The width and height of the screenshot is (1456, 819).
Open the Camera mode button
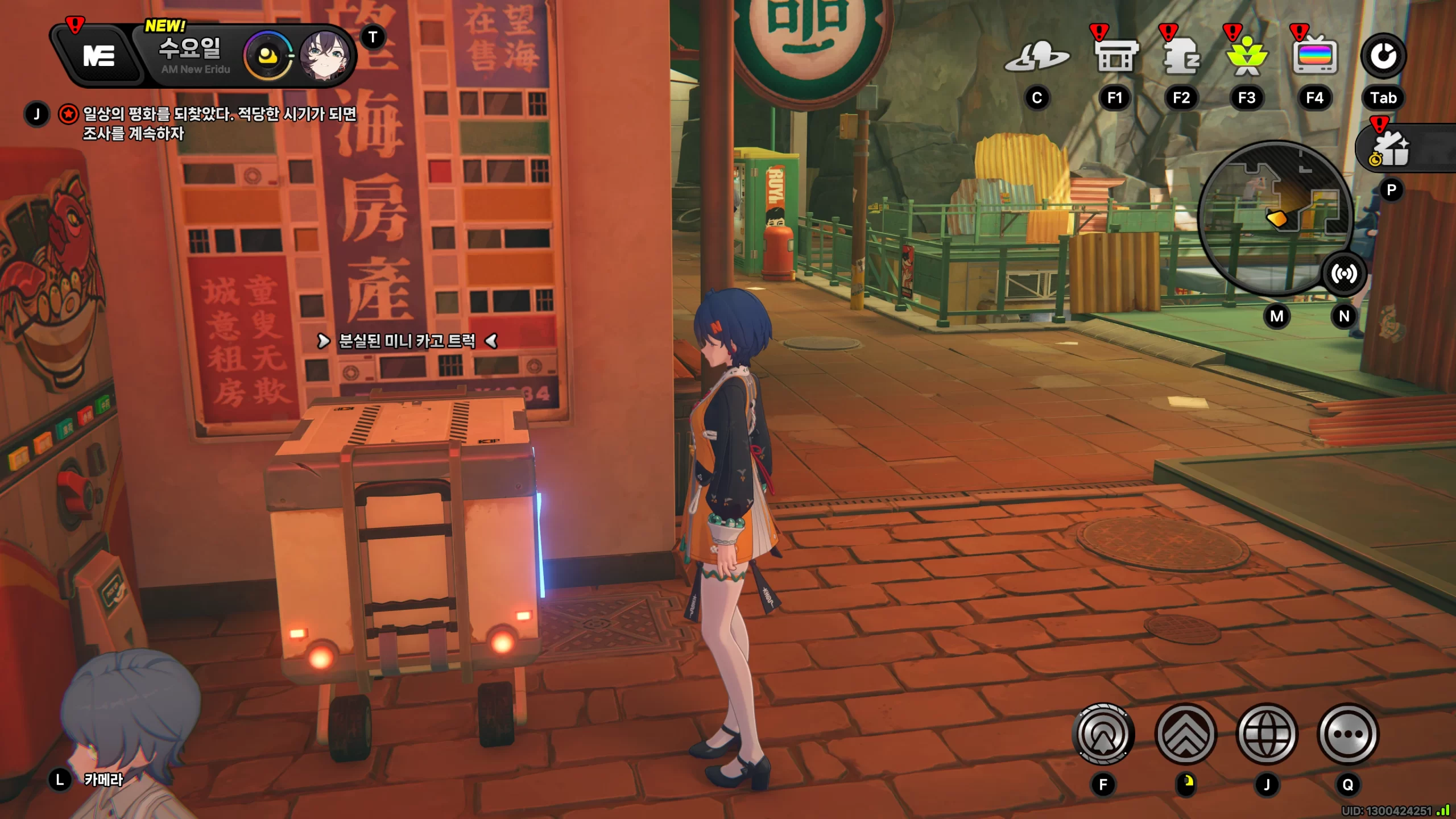[104, 779]
